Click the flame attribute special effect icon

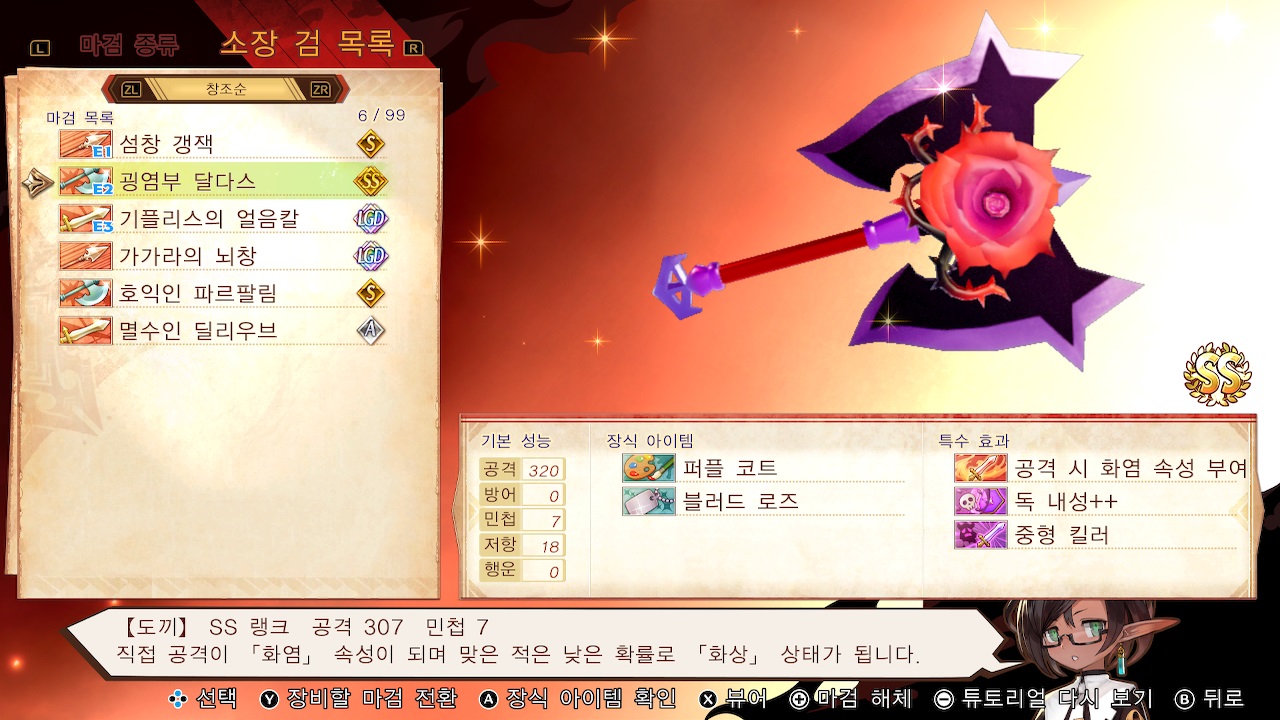tap(981, 466)
